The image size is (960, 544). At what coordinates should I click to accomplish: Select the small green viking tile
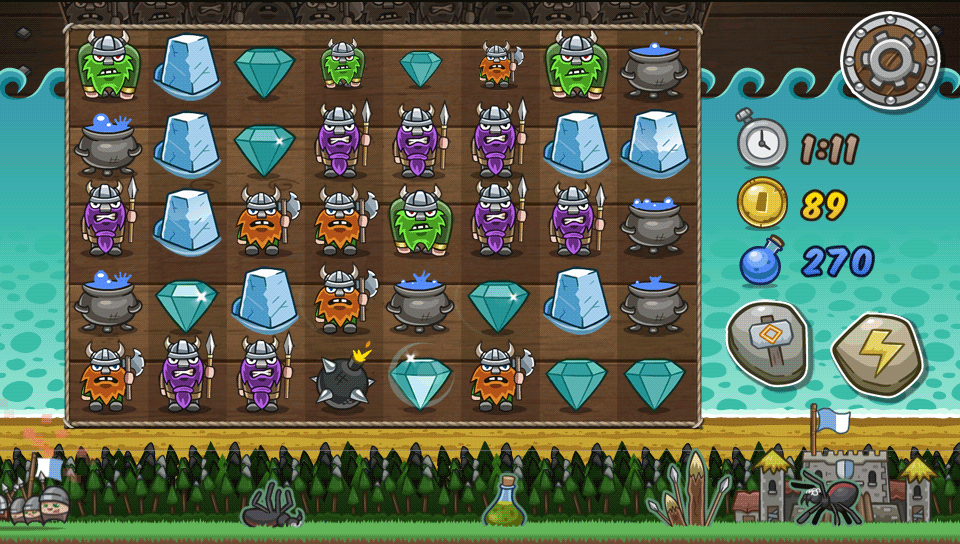(342, 64)
